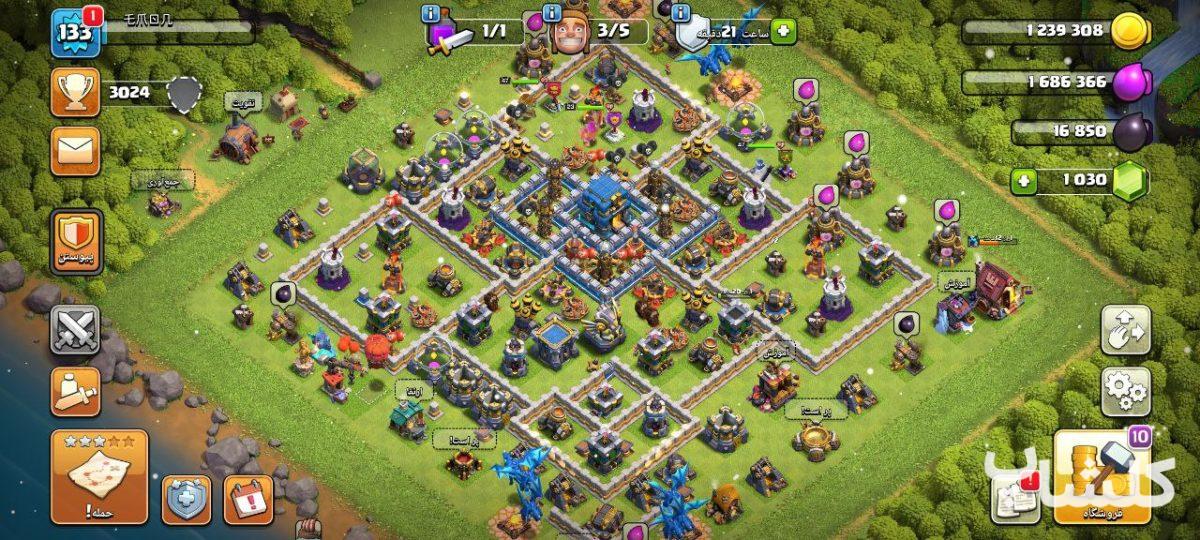1200x540 pixels.
Task: Open the mail envelope inbox
Action: tap(75, 152)
